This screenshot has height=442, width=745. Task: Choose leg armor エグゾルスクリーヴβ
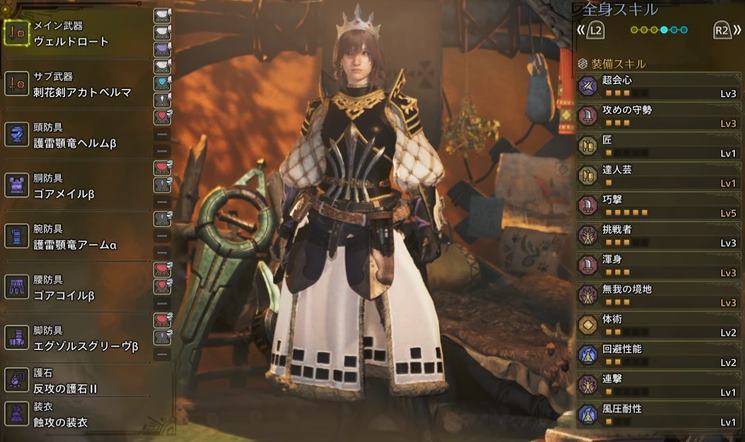coord(75,337)
